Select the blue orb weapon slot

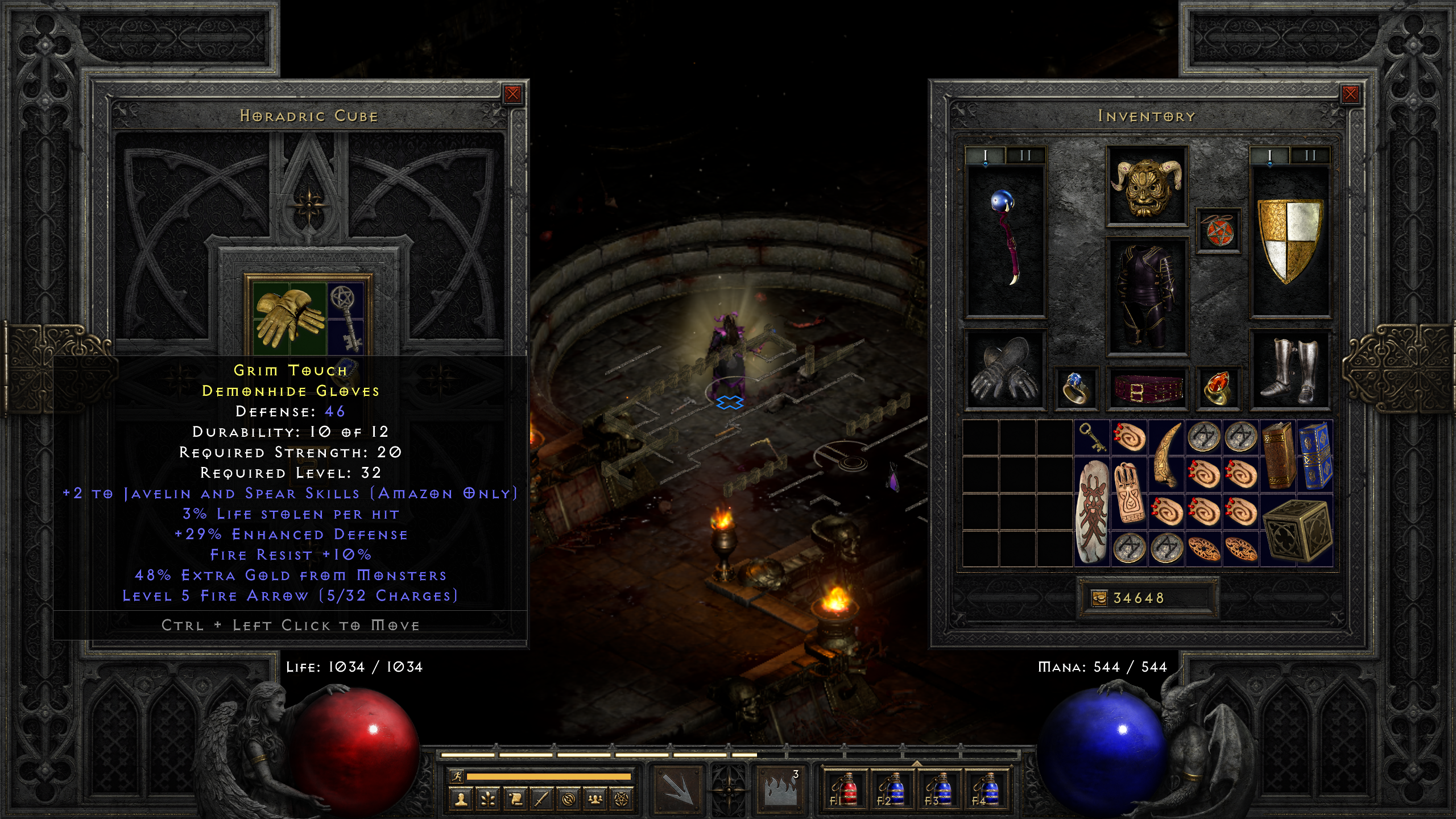click(x=1006, y=239)
